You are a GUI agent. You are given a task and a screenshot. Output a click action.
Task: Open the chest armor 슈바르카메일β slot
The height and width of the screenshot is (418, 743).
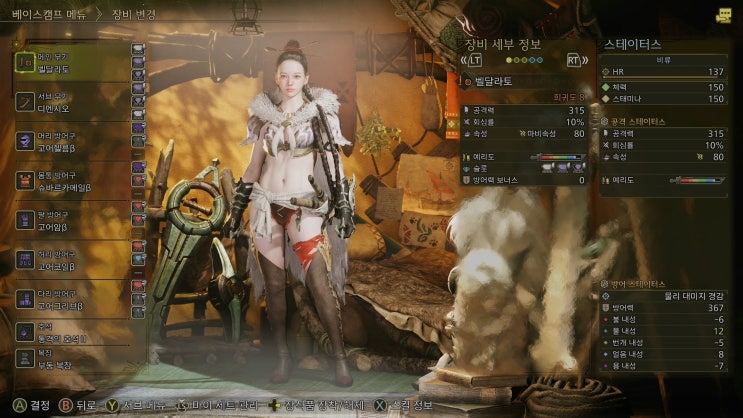pyautogui.click(x=70, y=181)
